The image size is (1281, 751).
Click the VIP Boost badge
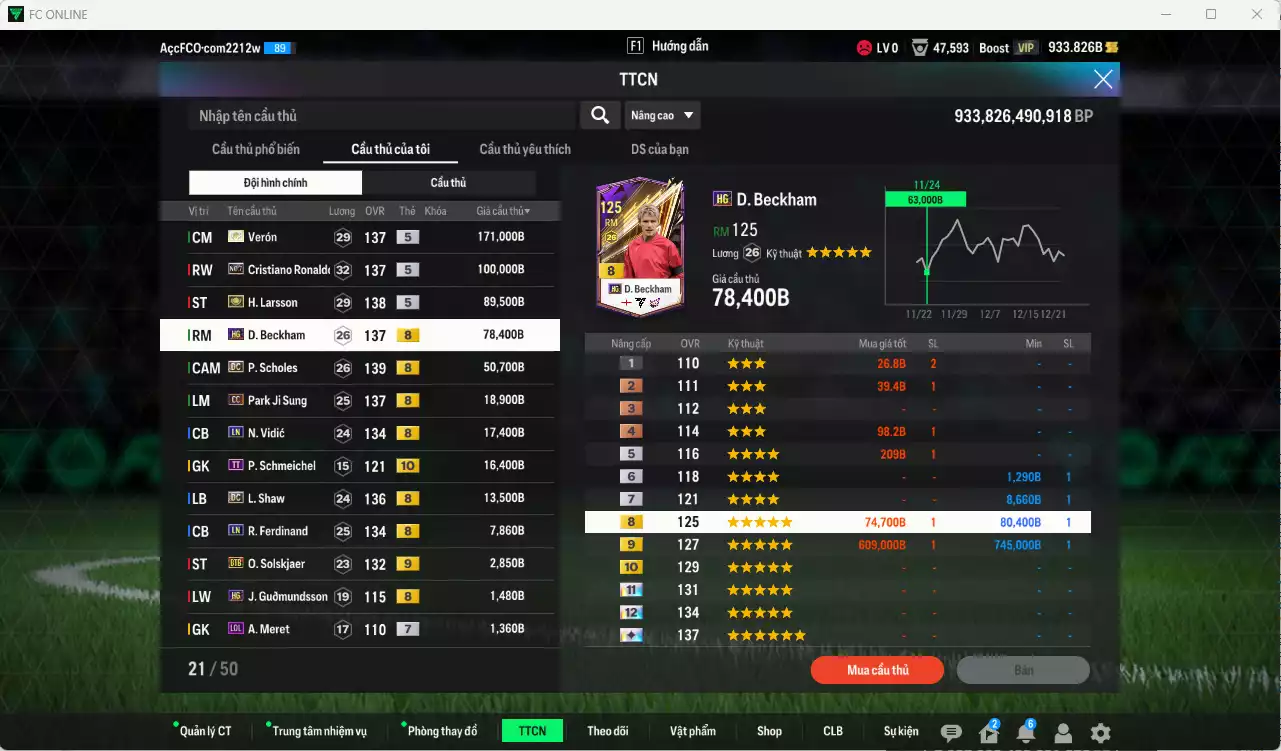coord(1007,46)
